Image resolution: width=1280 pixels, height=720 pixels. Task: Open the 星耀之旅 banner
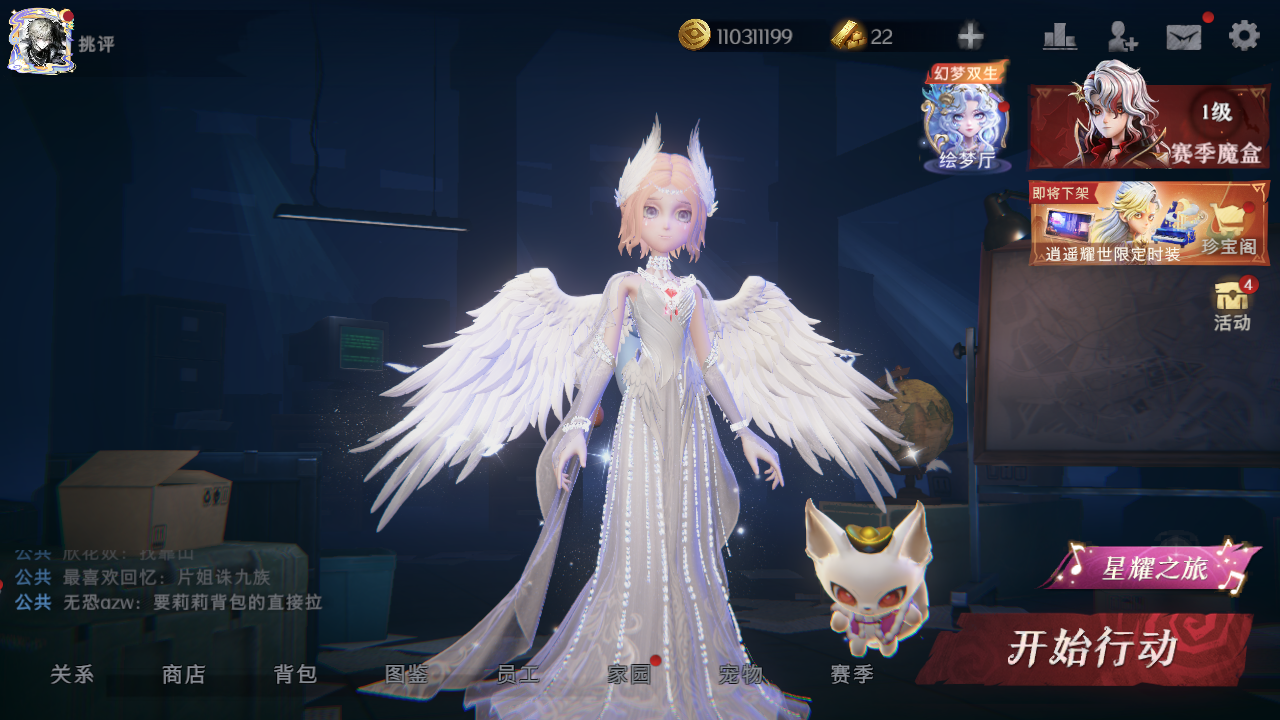[x=1154, y=569]
